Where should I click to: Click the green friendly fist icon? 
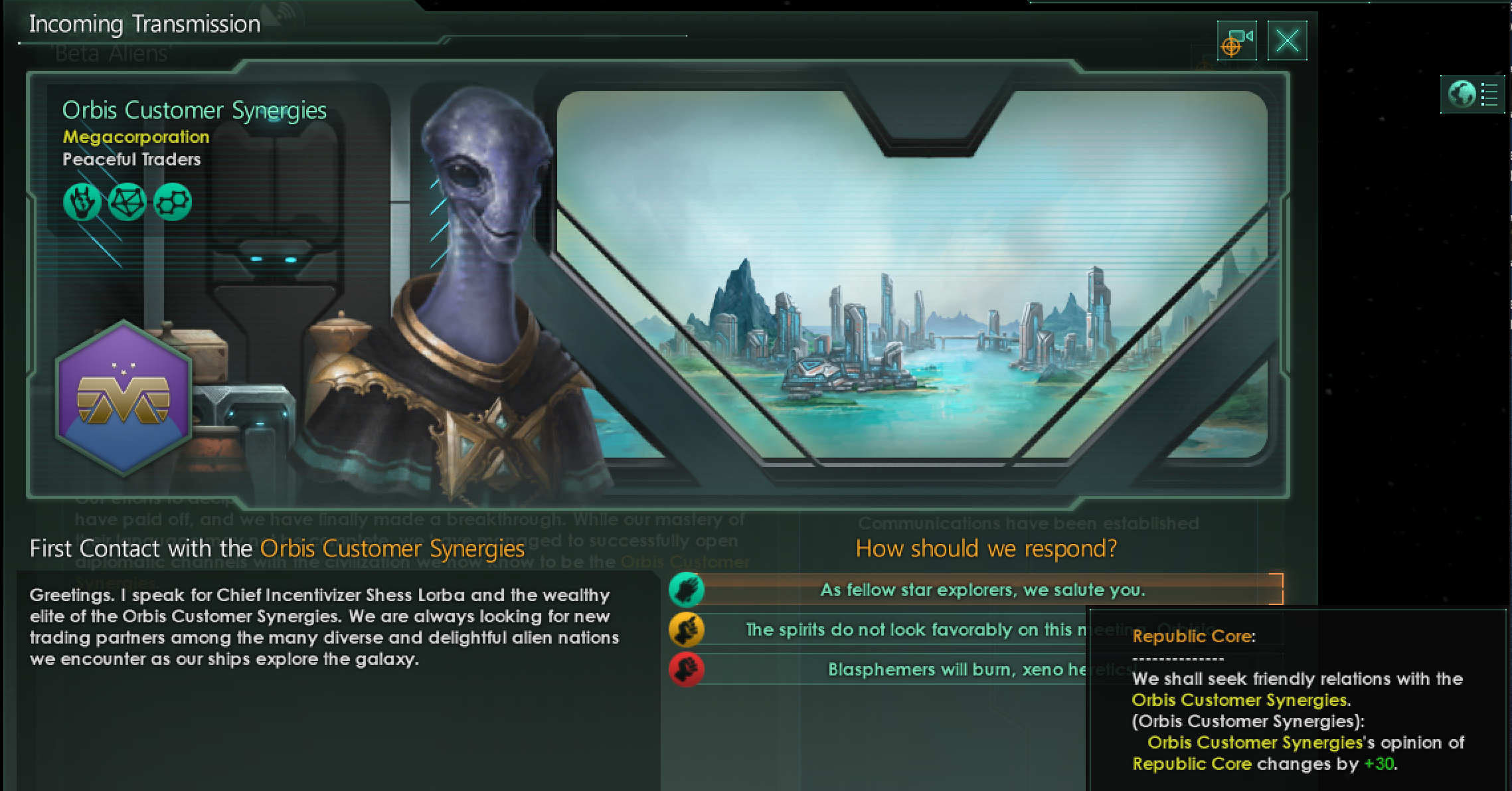(687, 590)
